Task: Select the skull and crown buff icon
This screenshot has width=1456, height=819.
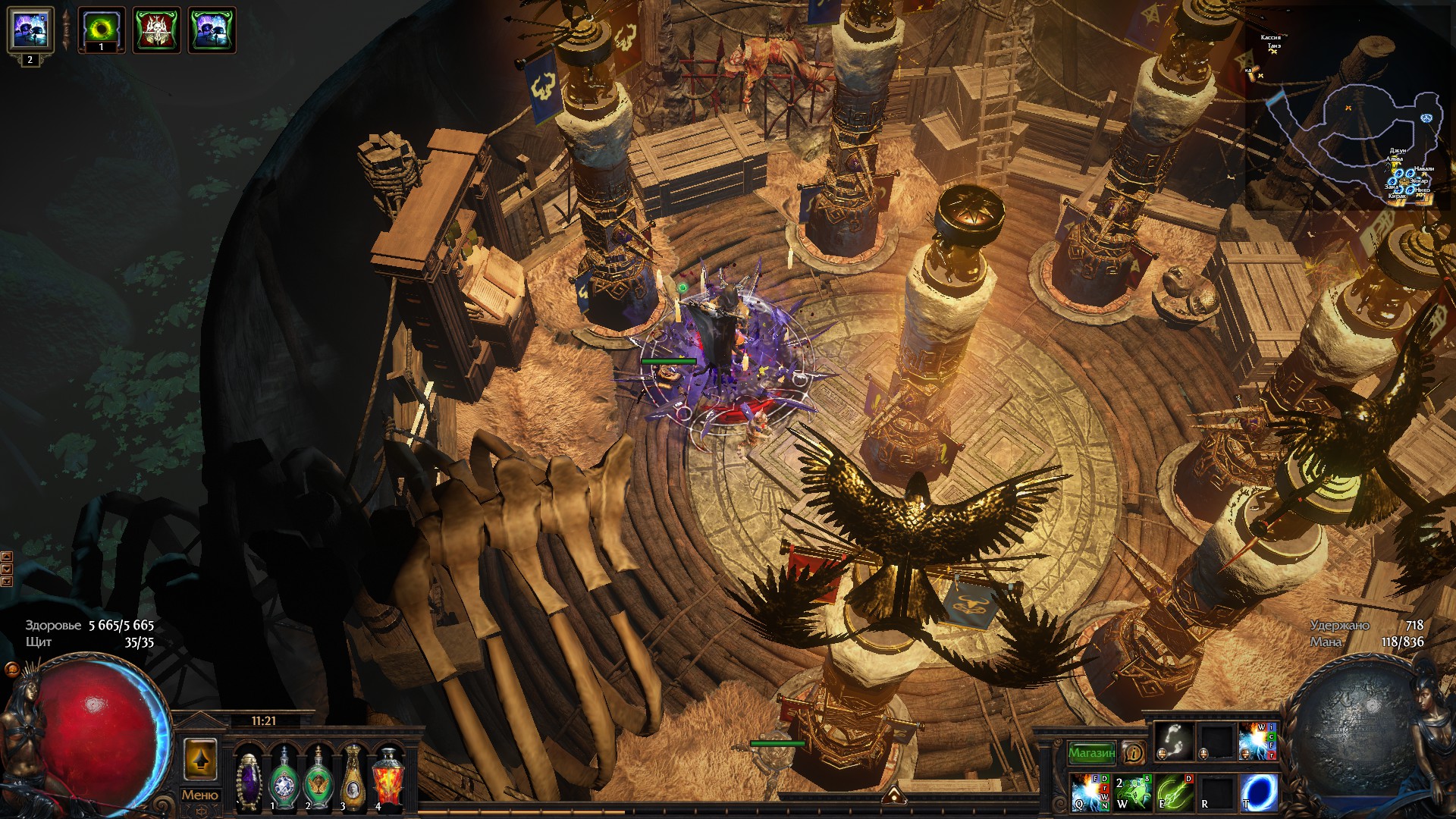Action: coord(157,30)
